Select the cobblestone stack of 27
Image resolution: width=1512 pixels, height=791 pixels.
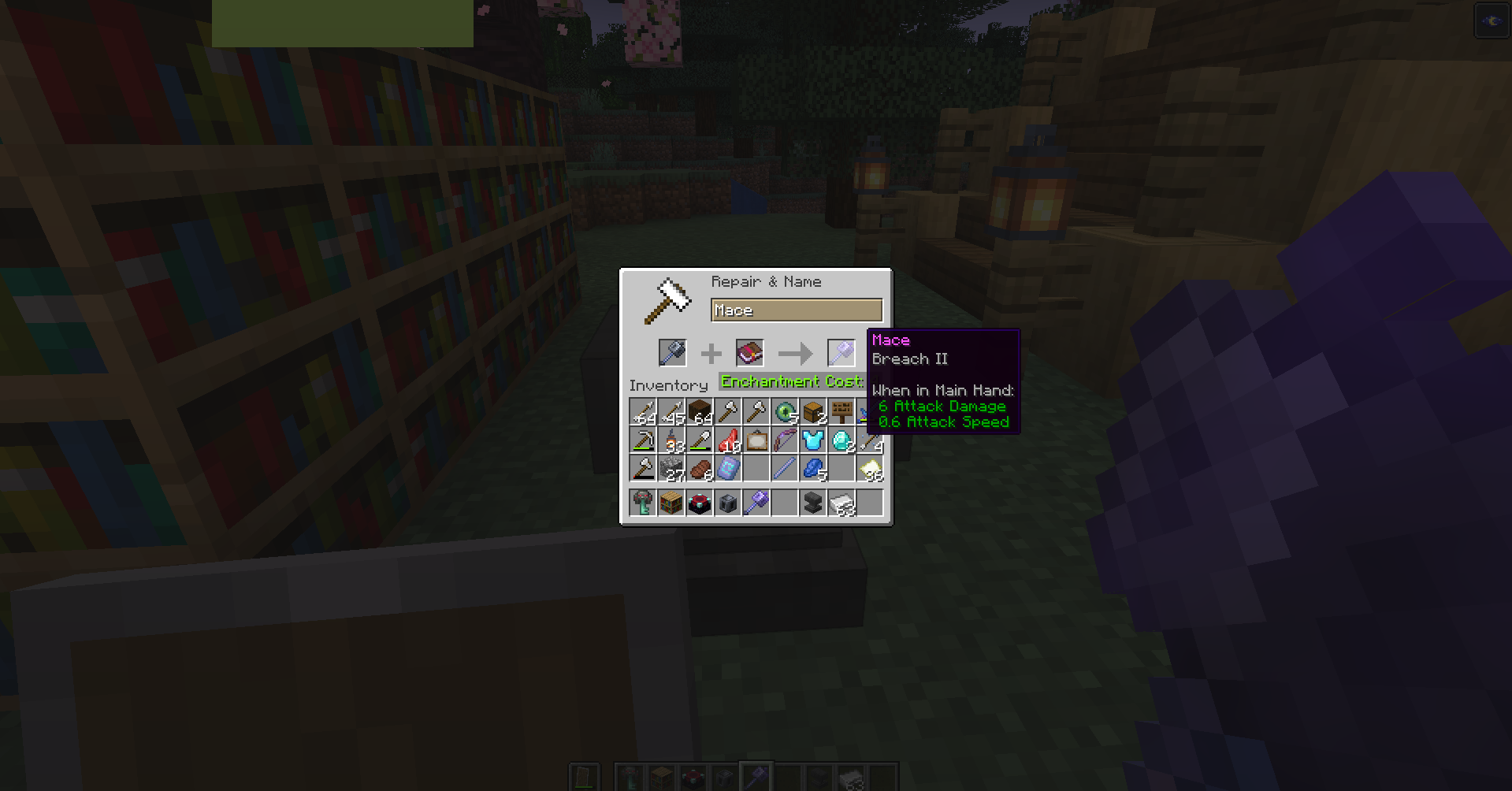pyautogui.click(x=672, y=469)
